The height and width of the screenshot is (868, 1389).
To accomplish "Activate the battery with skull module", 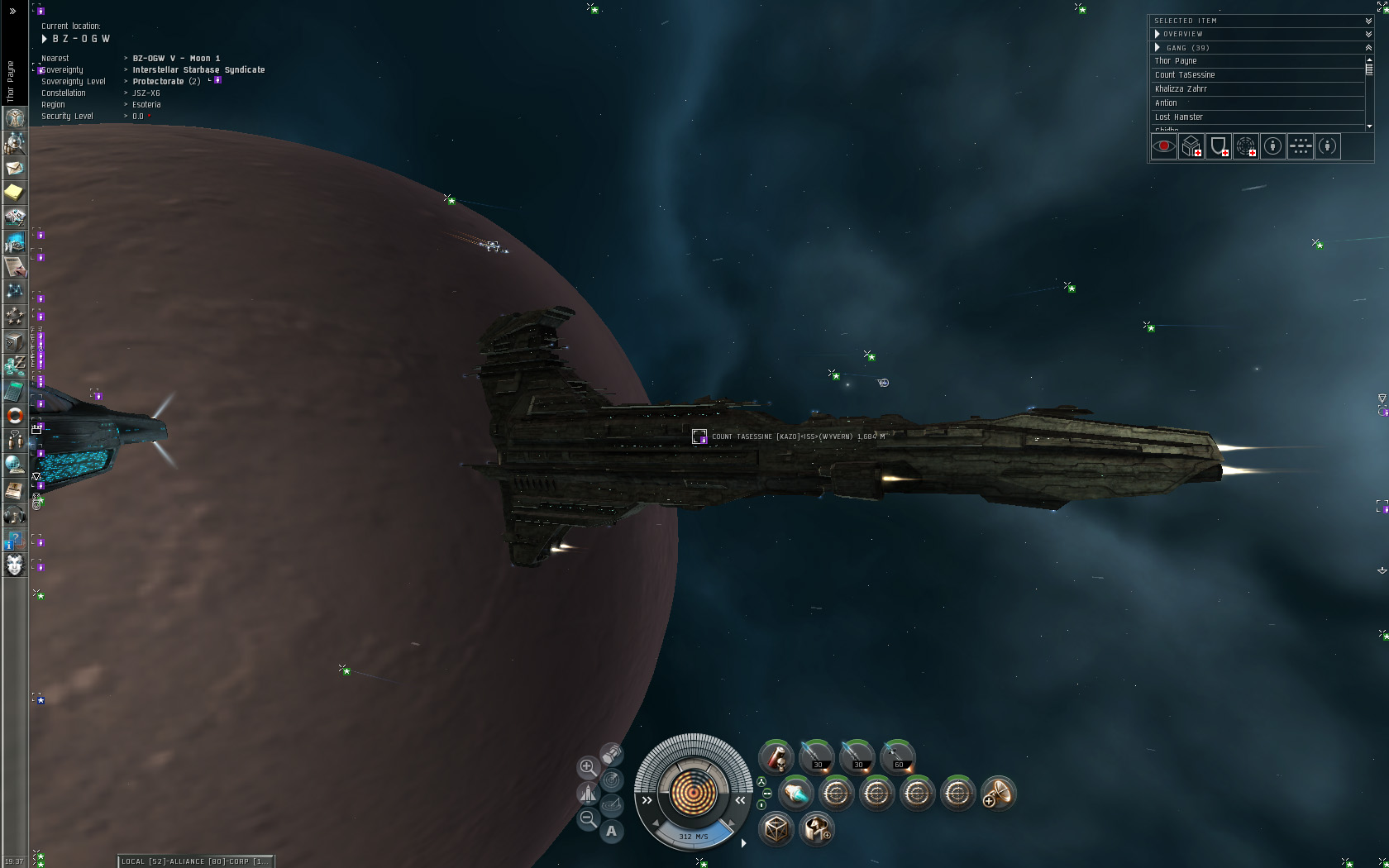I will 776,756.
